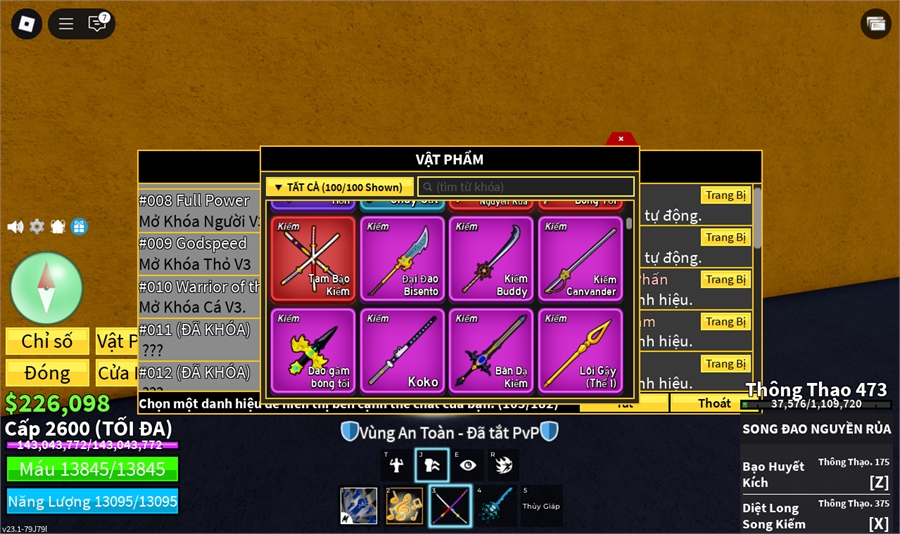900x534 pixels.
Task: Activate the eye ability icon
Action: coord(468,465)
